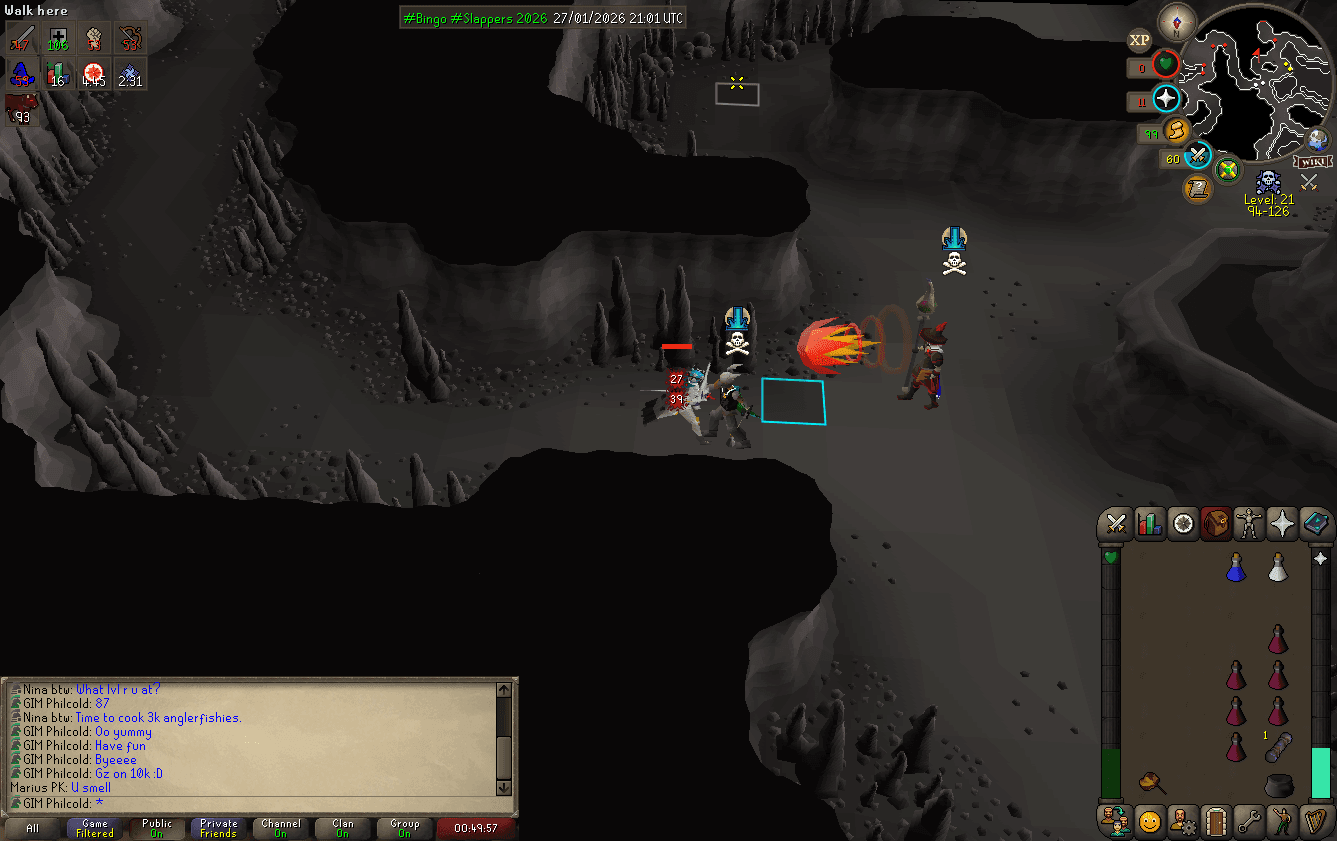The height and width of the screenshot is (841, 1337).
Task: Switch to the Game Filtered chat tab
Action: (x=94, y=829)
